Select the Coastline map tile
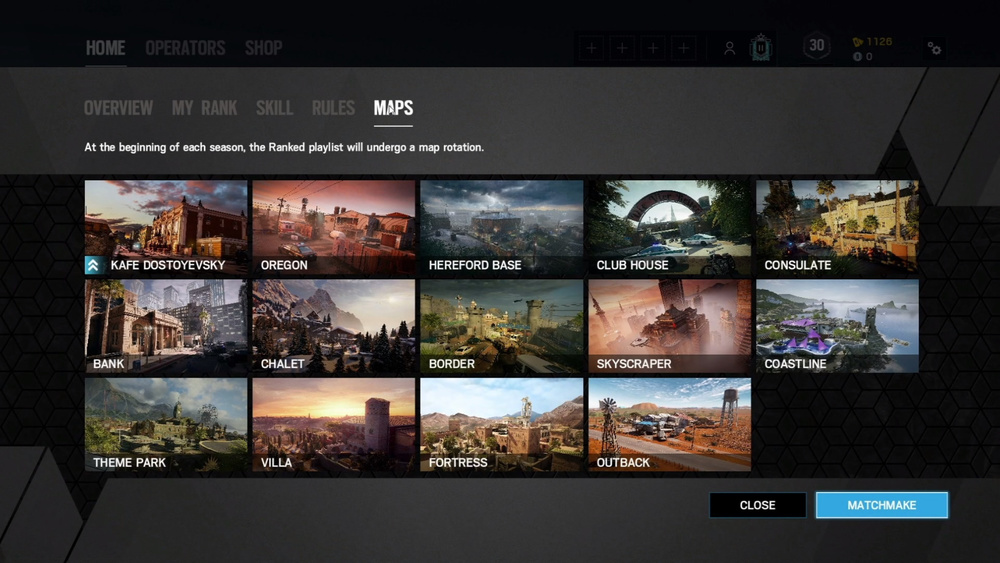This screenshot has width=1000, height=563. click(x=837, y=326)
